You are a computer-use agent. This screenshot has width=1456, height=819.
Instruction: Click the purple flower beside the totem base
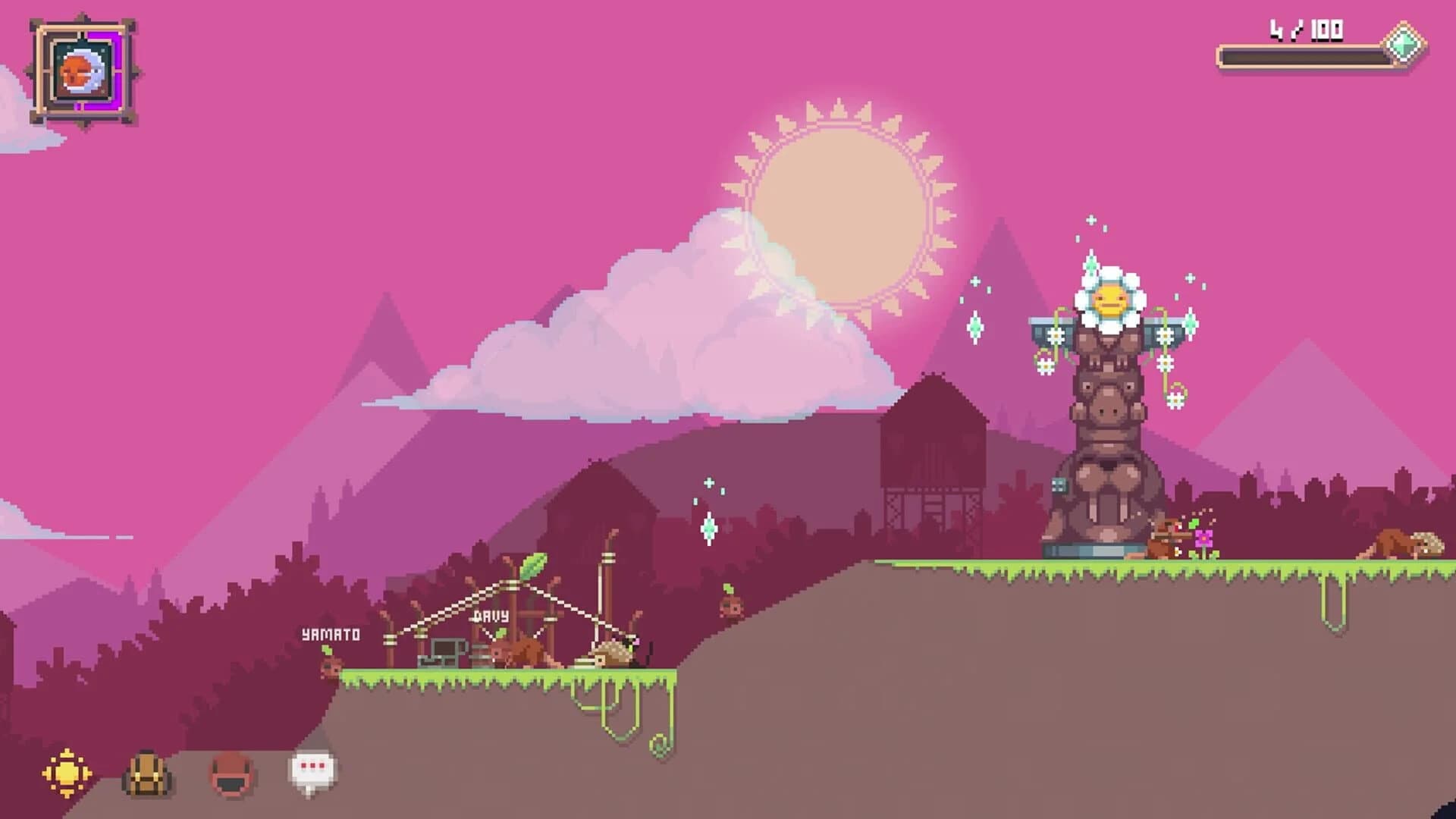click(1203, 538)
